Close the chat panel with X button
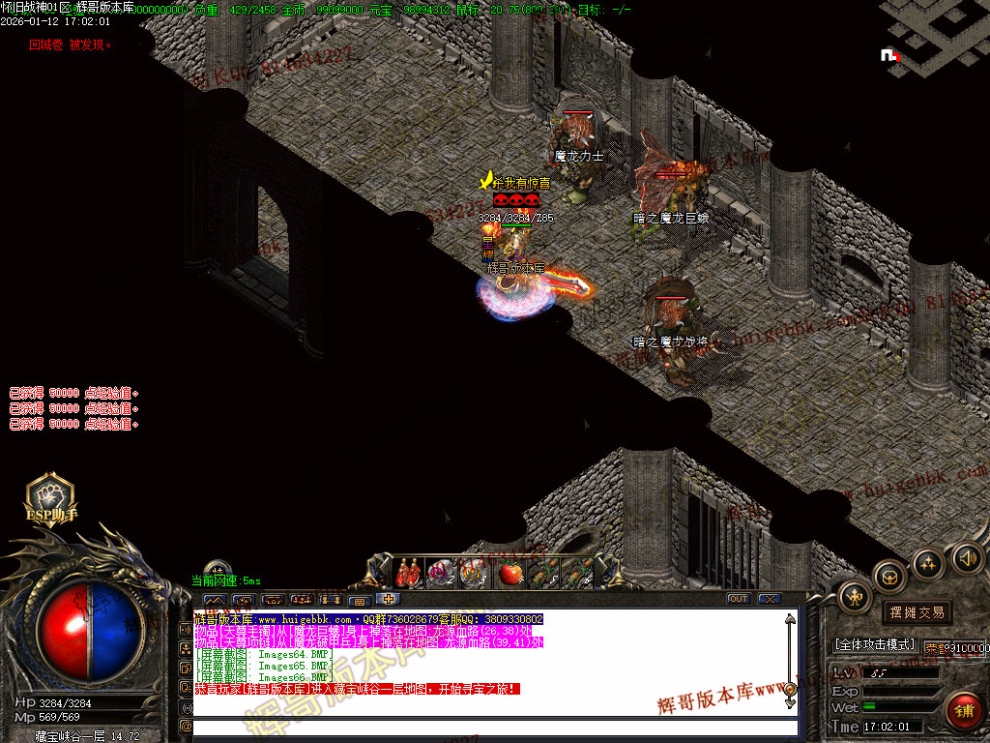 click(768, 599)
